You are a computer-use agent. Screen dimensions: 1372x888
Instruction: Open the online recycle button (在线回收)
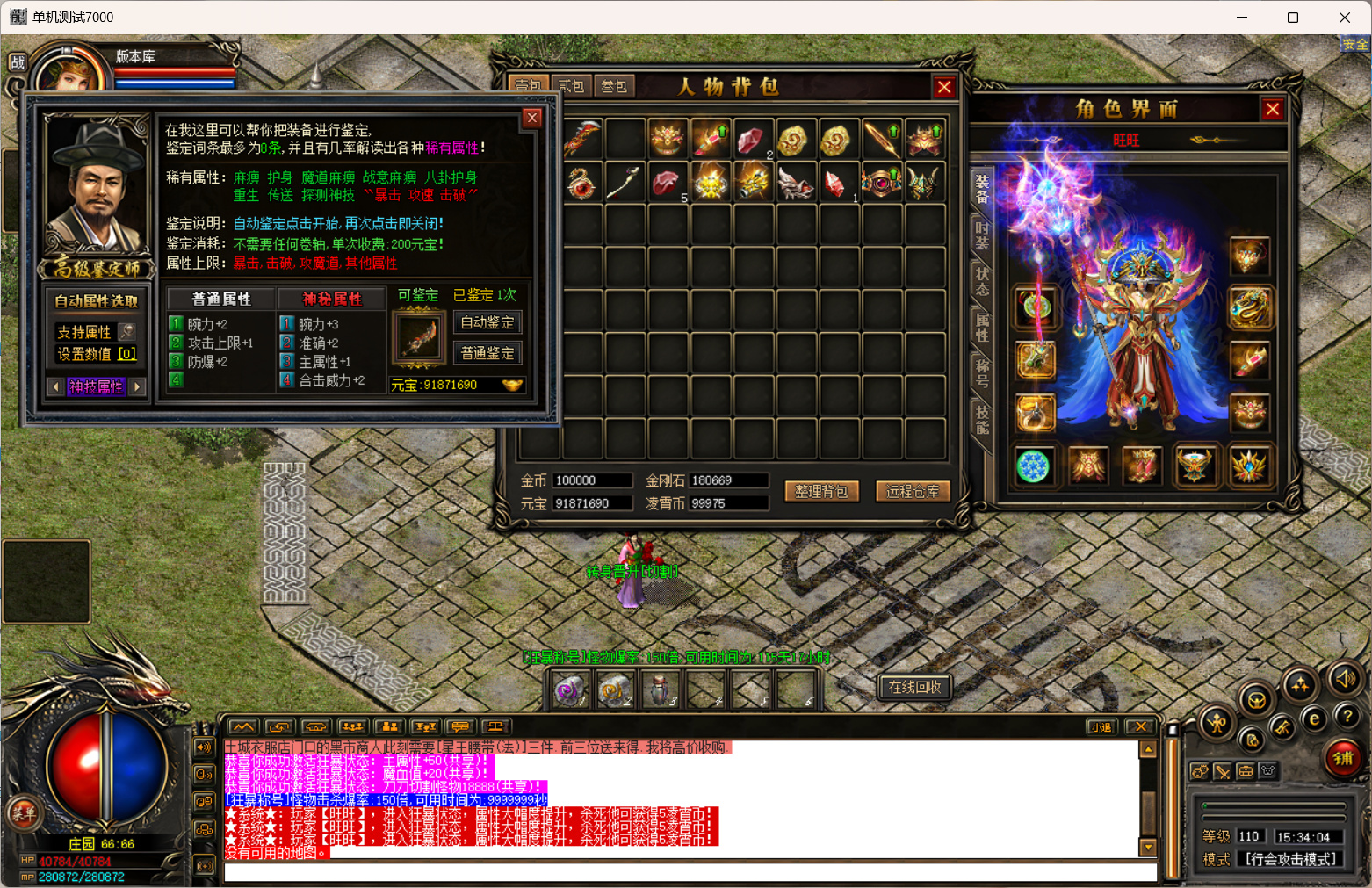(x=914, y=687)
